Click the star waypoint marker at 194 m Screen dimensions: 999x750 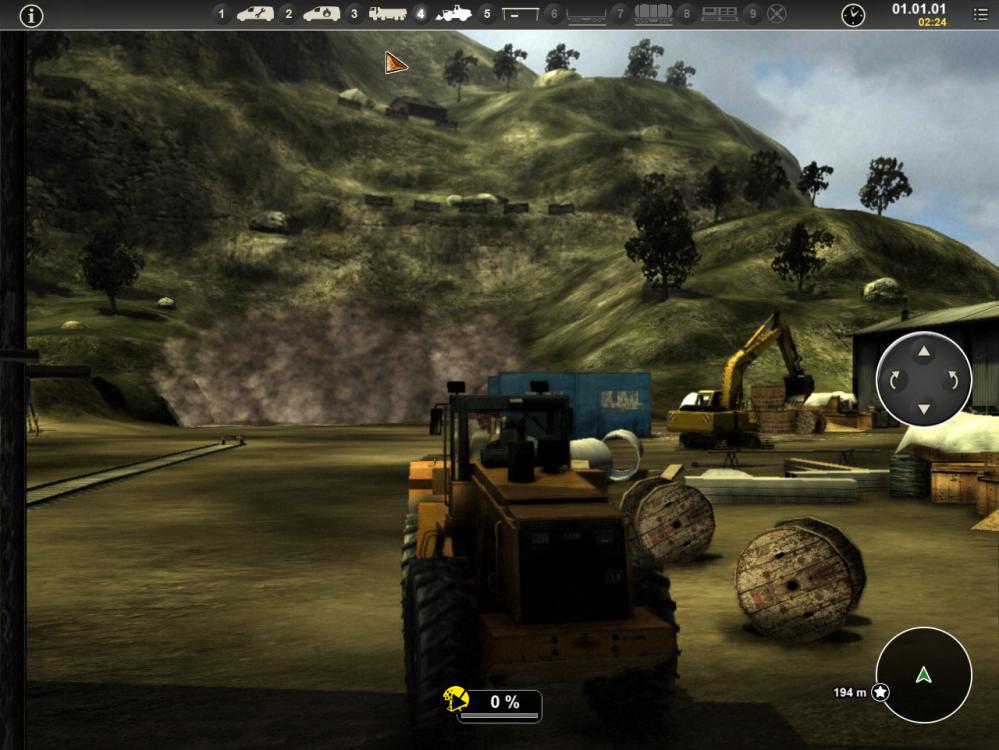(880, 692)
